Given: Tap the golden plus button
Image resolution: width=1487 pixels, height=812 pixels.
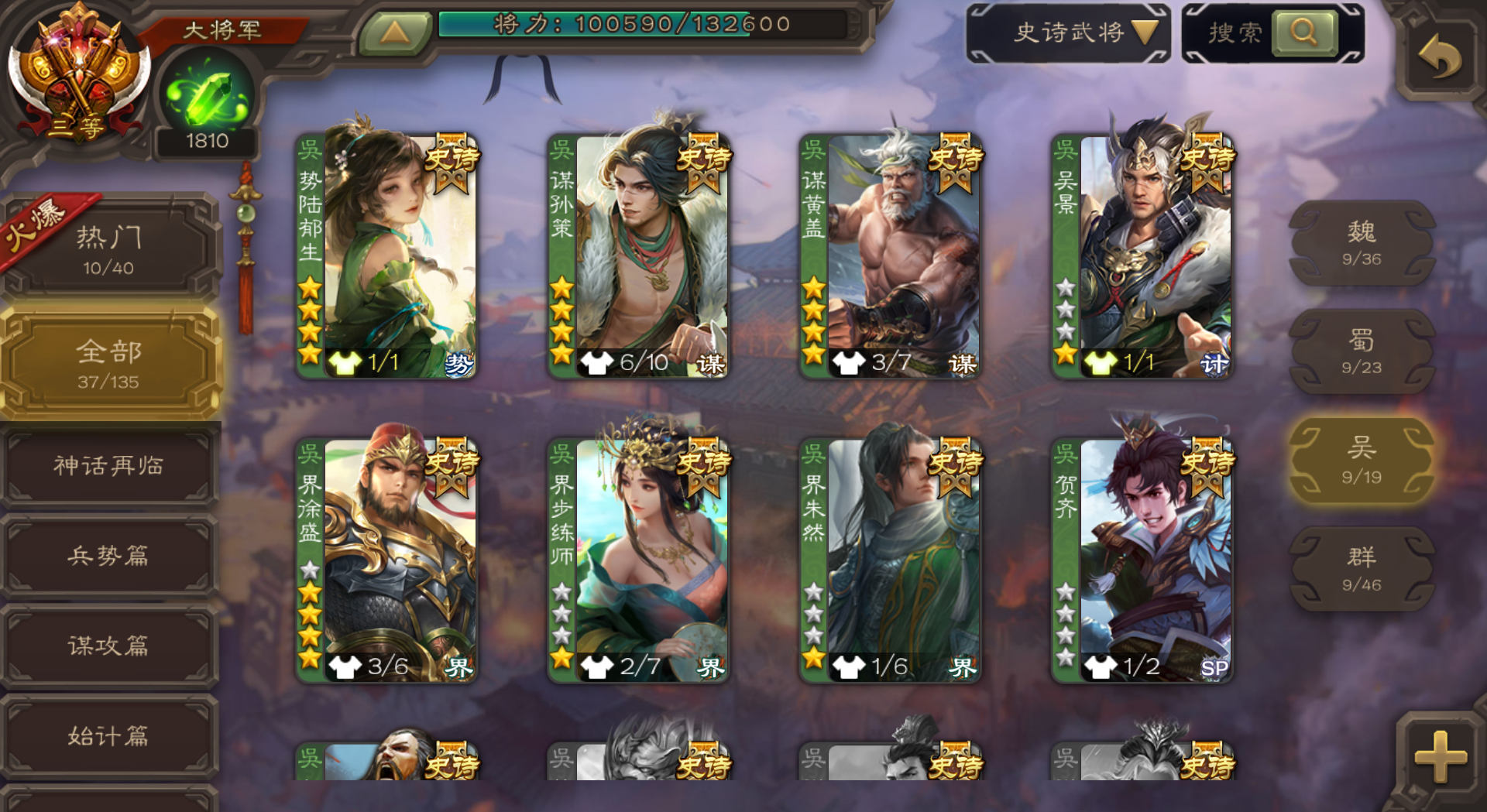Looking at the screenshot, I should pyautogui.click(x=1440, y=756).
